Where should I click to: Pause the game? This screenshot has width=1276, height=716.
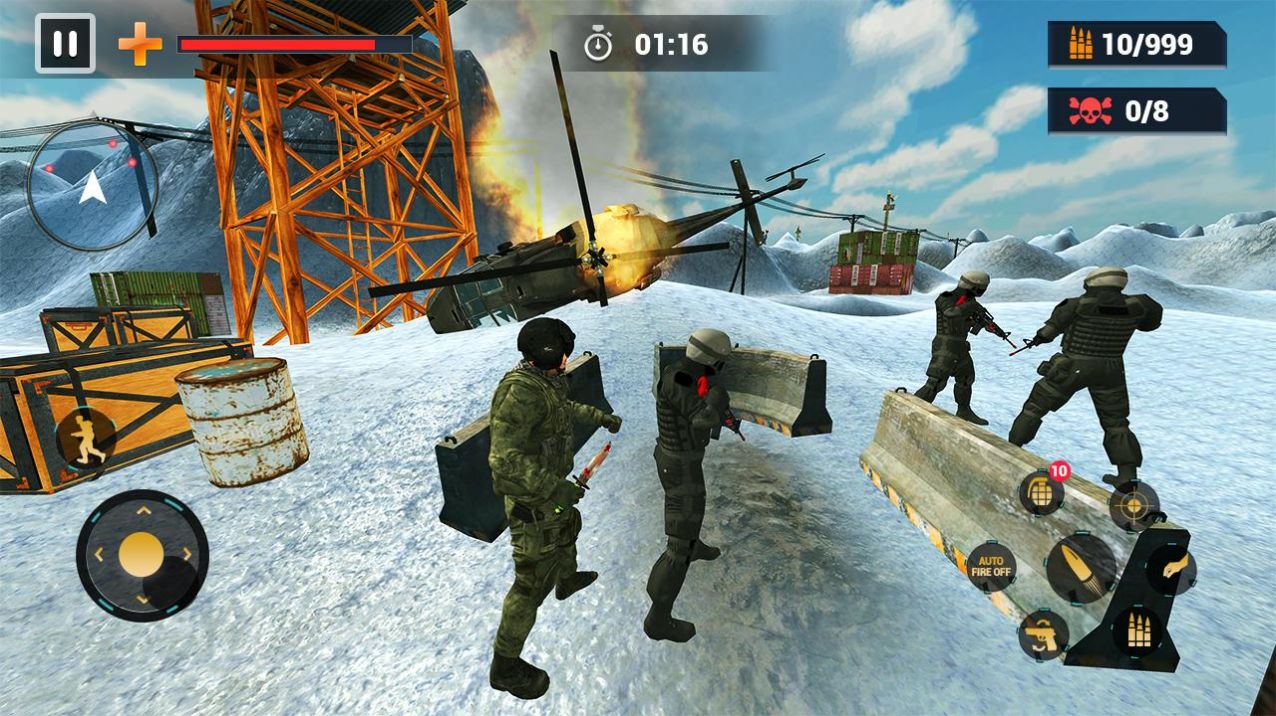pos(65,44)
